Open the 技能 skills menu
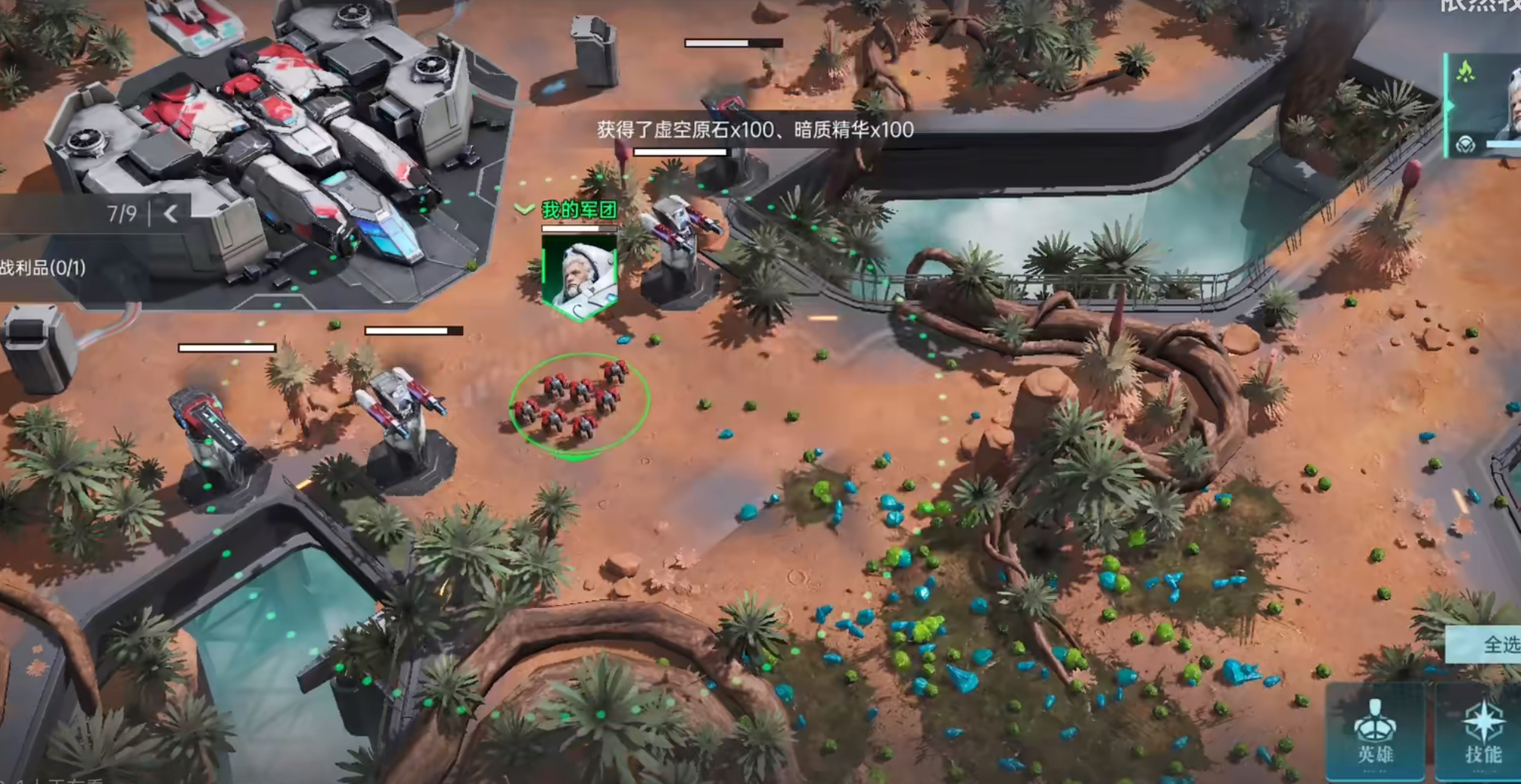 tap(1480, 733)
